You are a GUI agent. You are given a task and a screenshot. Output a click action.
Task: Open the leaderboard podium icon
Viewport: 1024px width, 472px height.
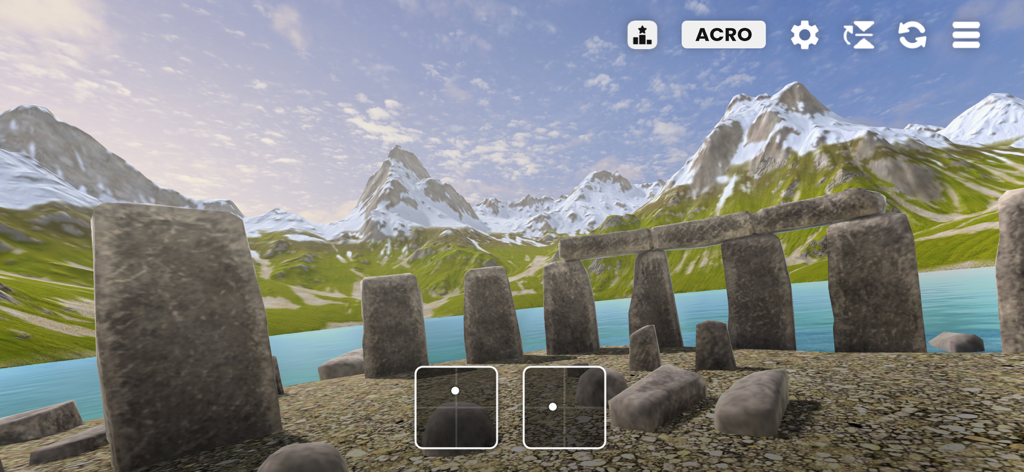tap(642, 35)
